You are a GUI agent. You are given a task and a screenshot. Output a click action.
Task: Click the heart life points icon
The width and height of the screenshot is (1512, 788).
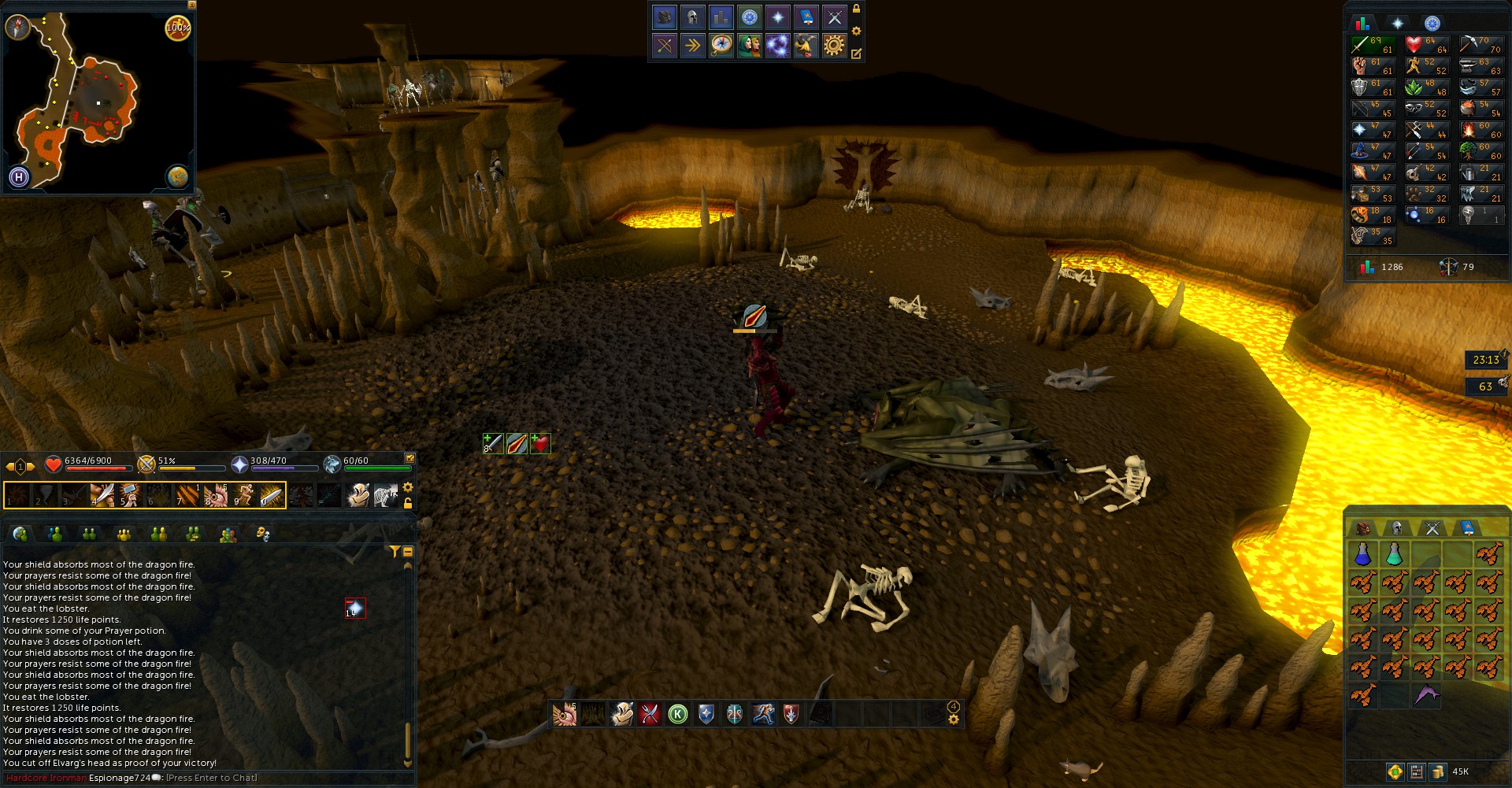click(53, 464)
